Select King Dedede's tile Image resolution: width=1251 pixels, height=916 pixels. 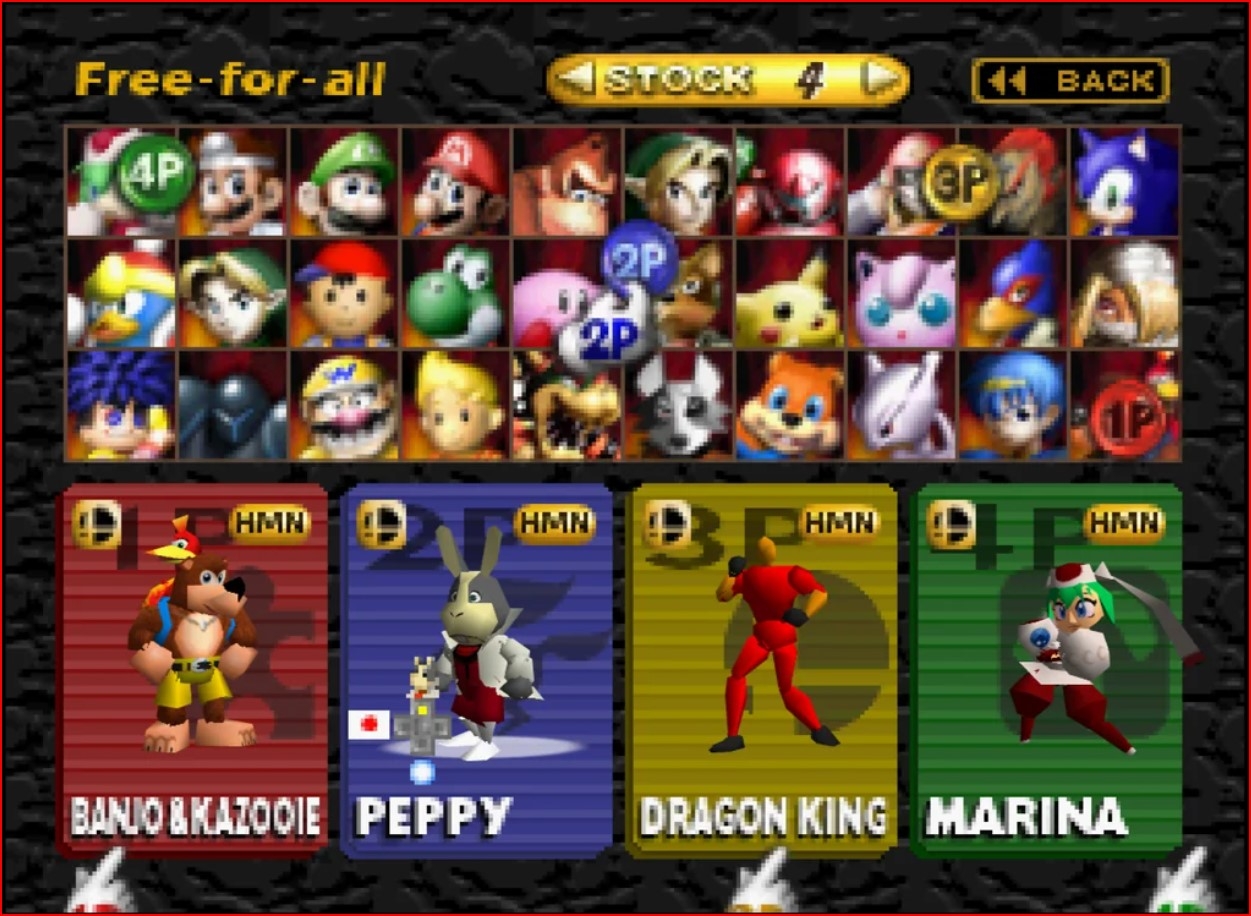click(122, 294)
